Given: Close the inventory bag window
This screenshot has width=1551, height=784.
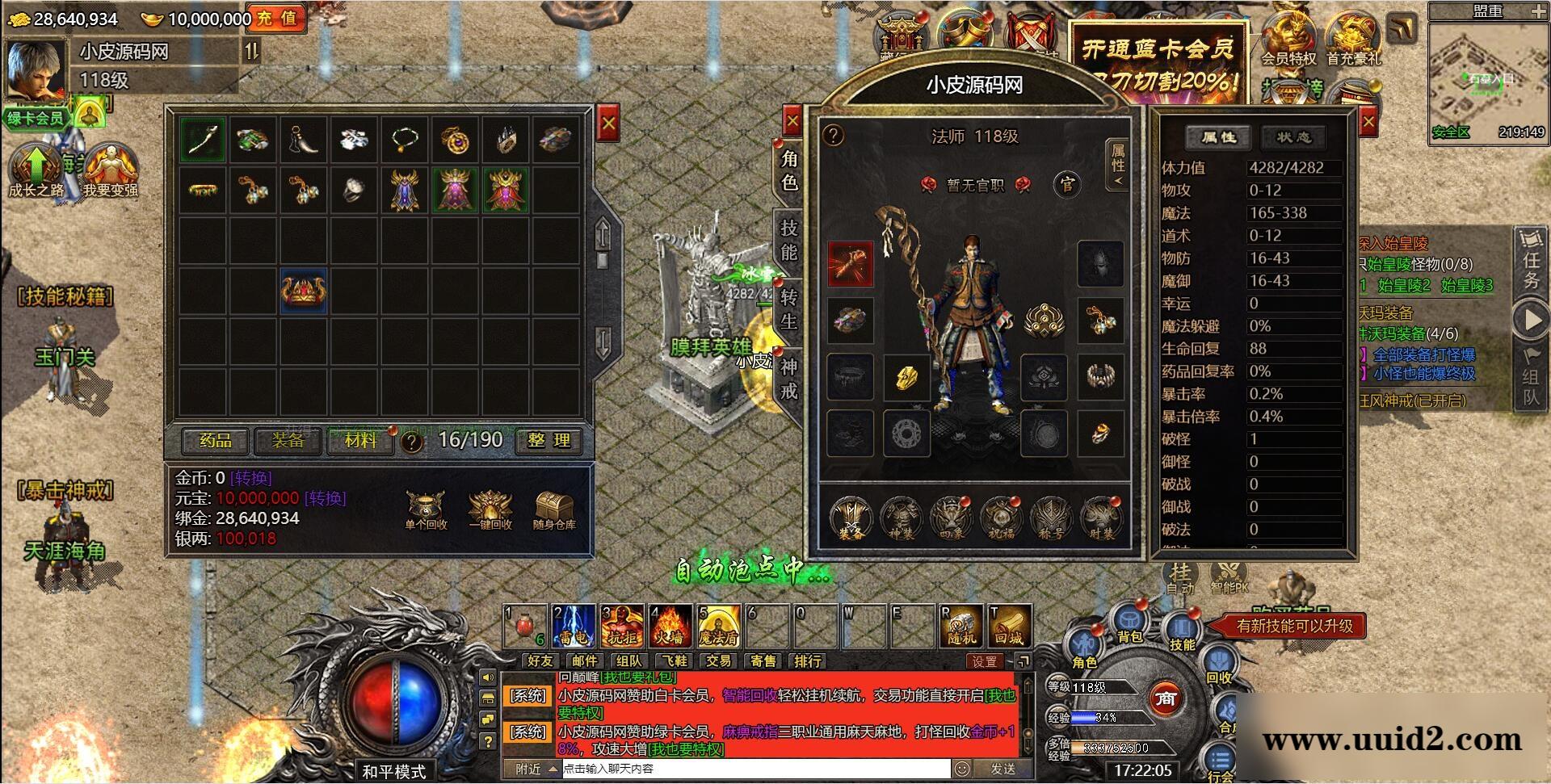Looking at the screenshot, I should pos(608,124).
